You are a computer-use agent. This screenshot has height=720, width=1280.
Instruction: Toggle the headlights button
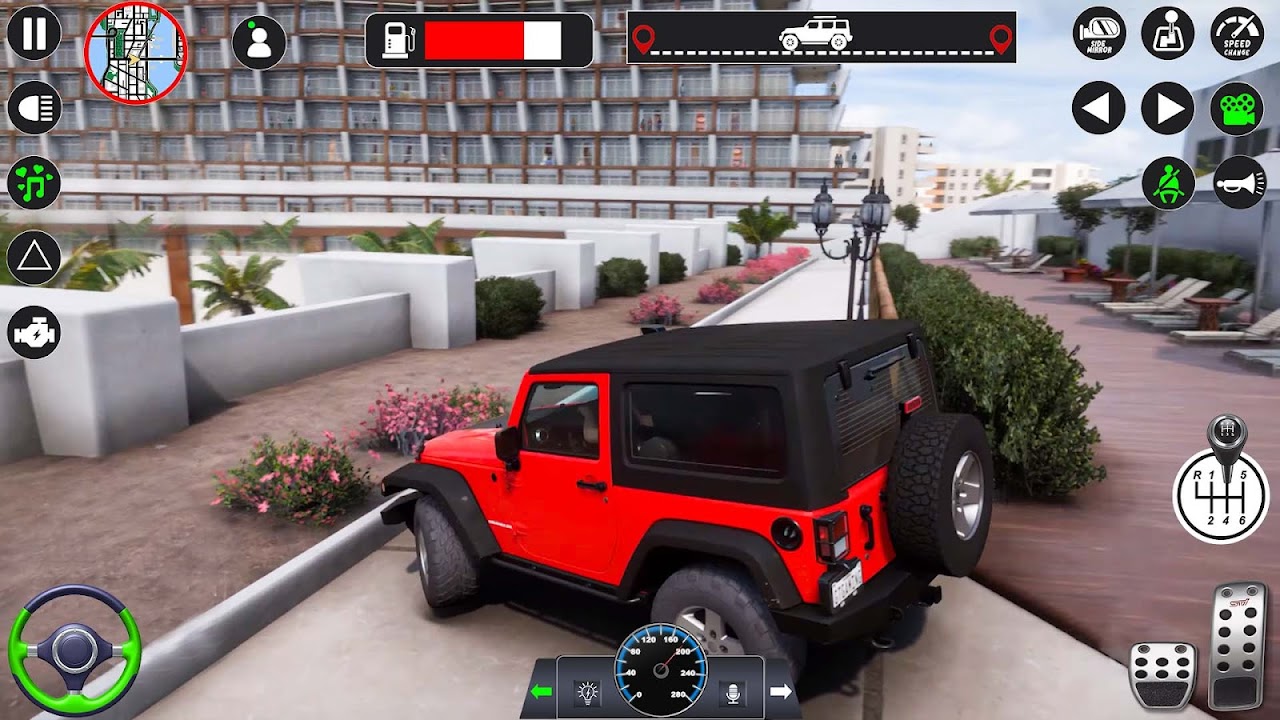click(34, 108)
